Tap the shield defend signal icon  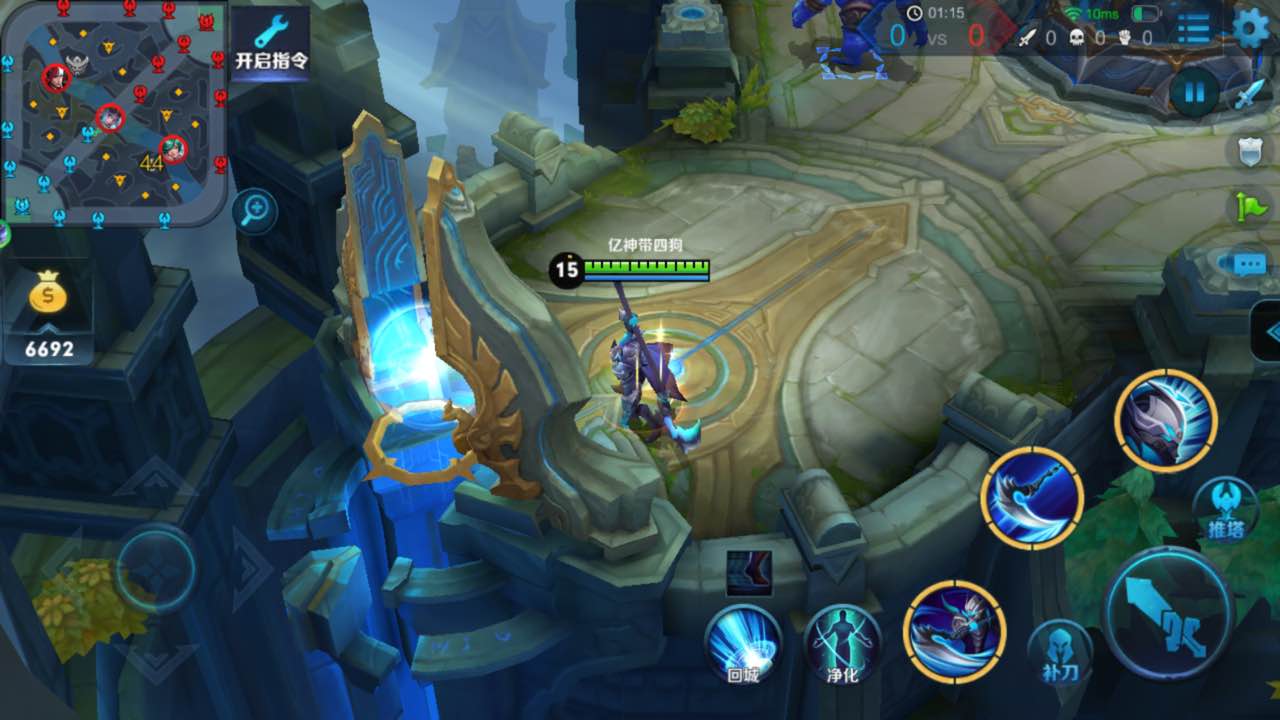(1250, 151)
